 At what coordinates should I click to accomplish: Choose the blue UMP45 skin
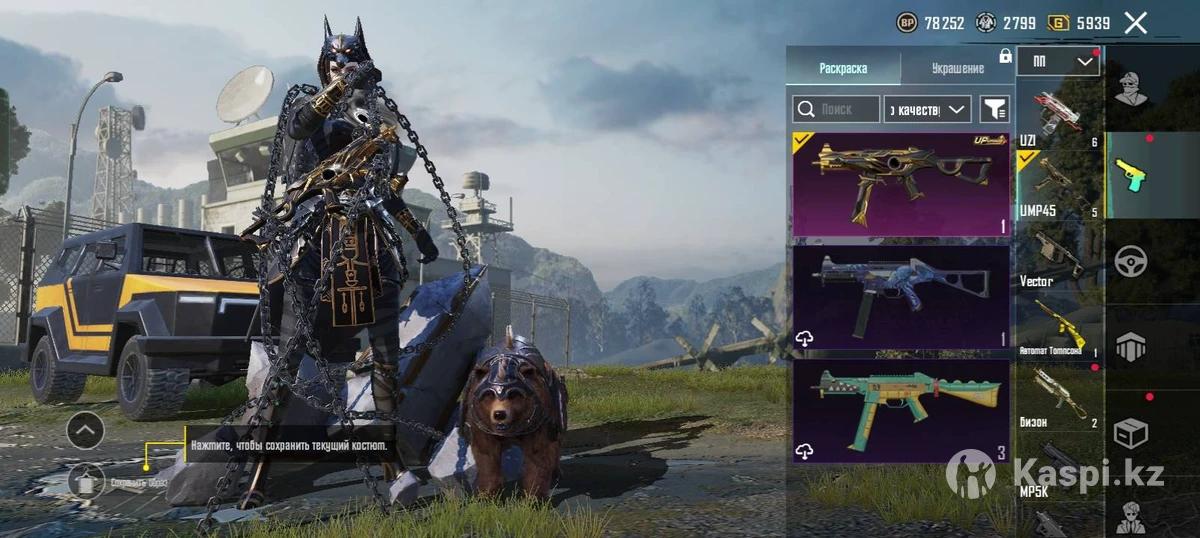pyautogui.click(x=901, y=297)
